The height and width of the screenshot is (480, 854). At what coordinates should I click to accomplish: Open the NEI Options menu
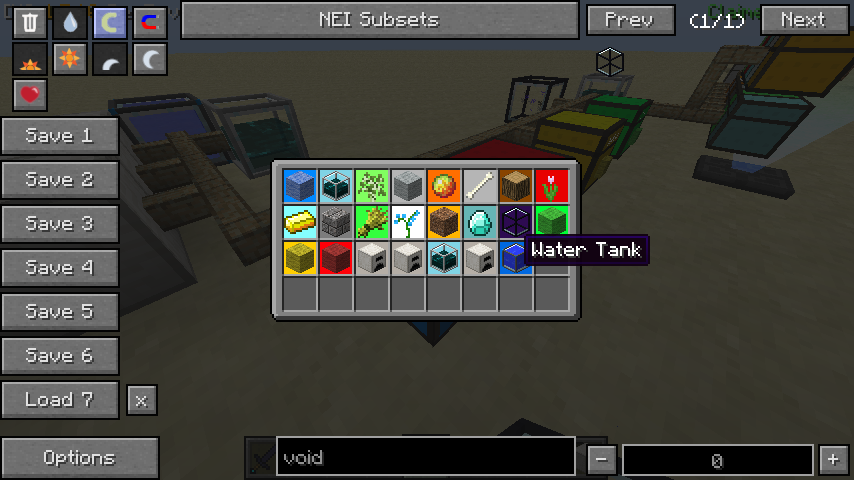(79, 458)
